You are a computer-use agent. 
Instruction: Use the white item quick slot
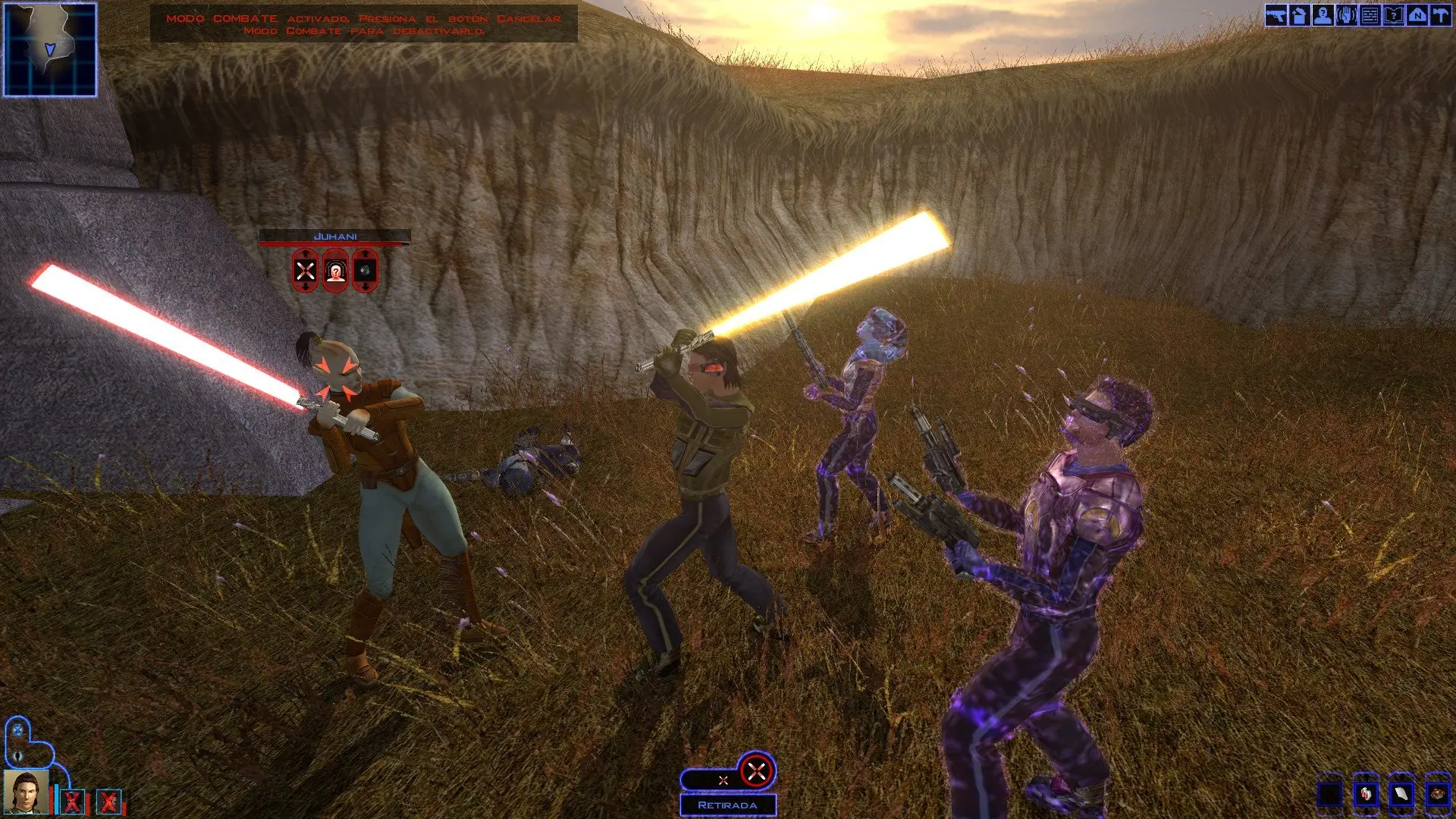pos(1401,795)
